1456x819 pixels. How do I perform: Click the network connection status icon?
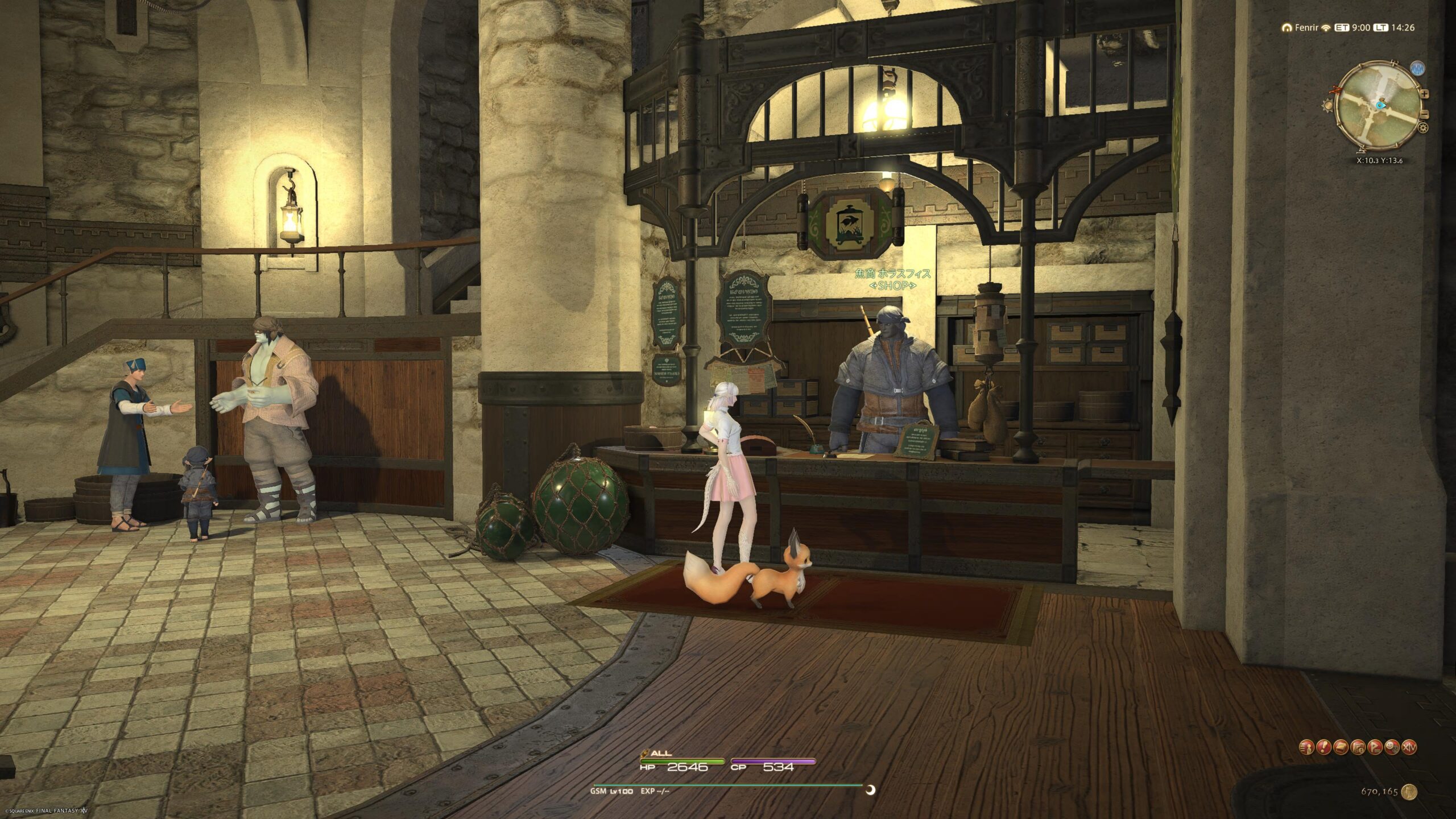1326,27
